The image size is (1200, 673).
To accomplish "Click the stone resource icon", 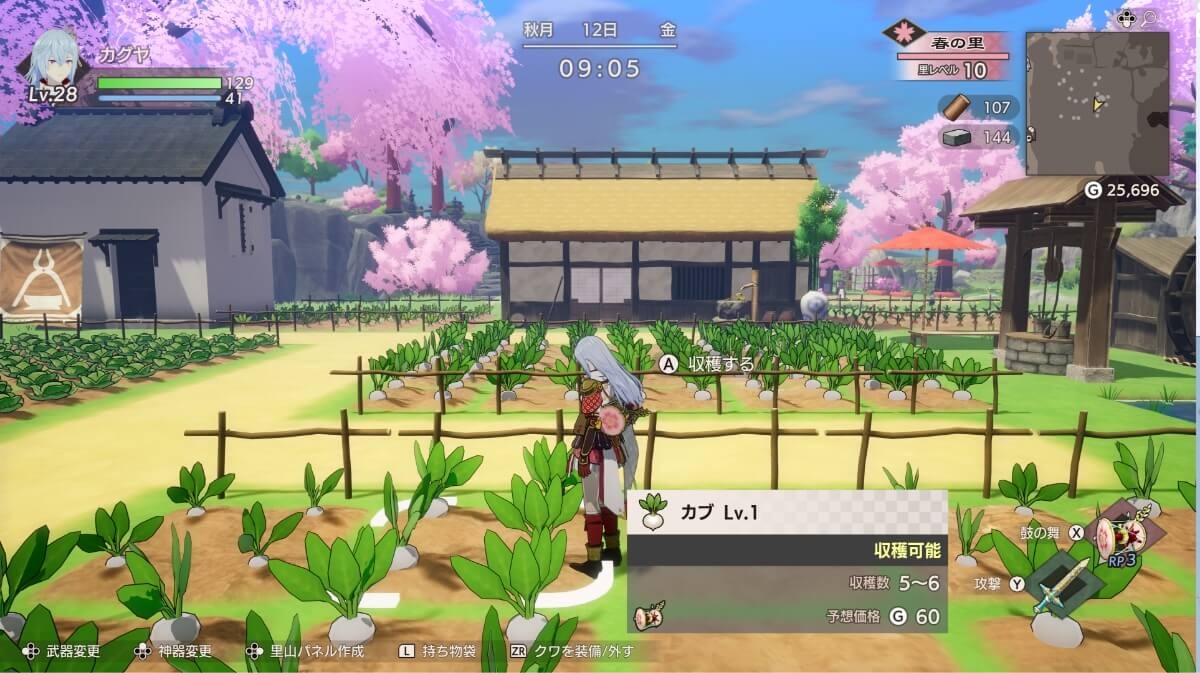I will tap(958, 137).
